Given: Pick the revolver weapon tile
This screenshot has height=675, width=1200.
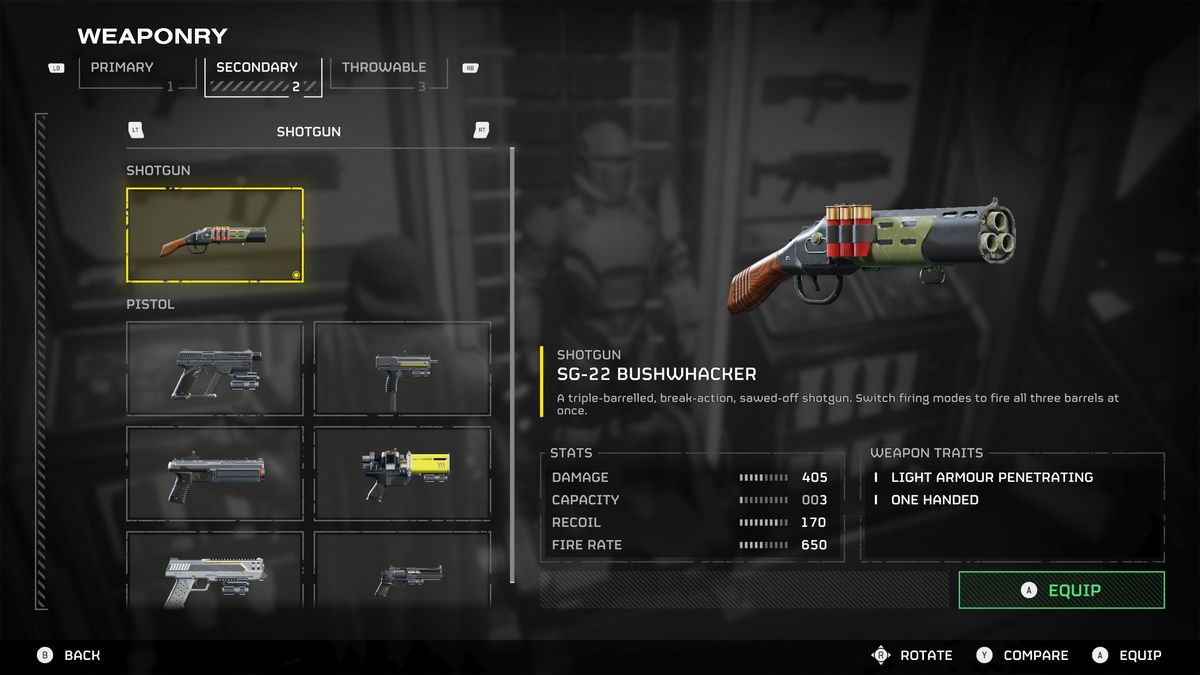Looking at the screenshot, I should pos(402,570).
